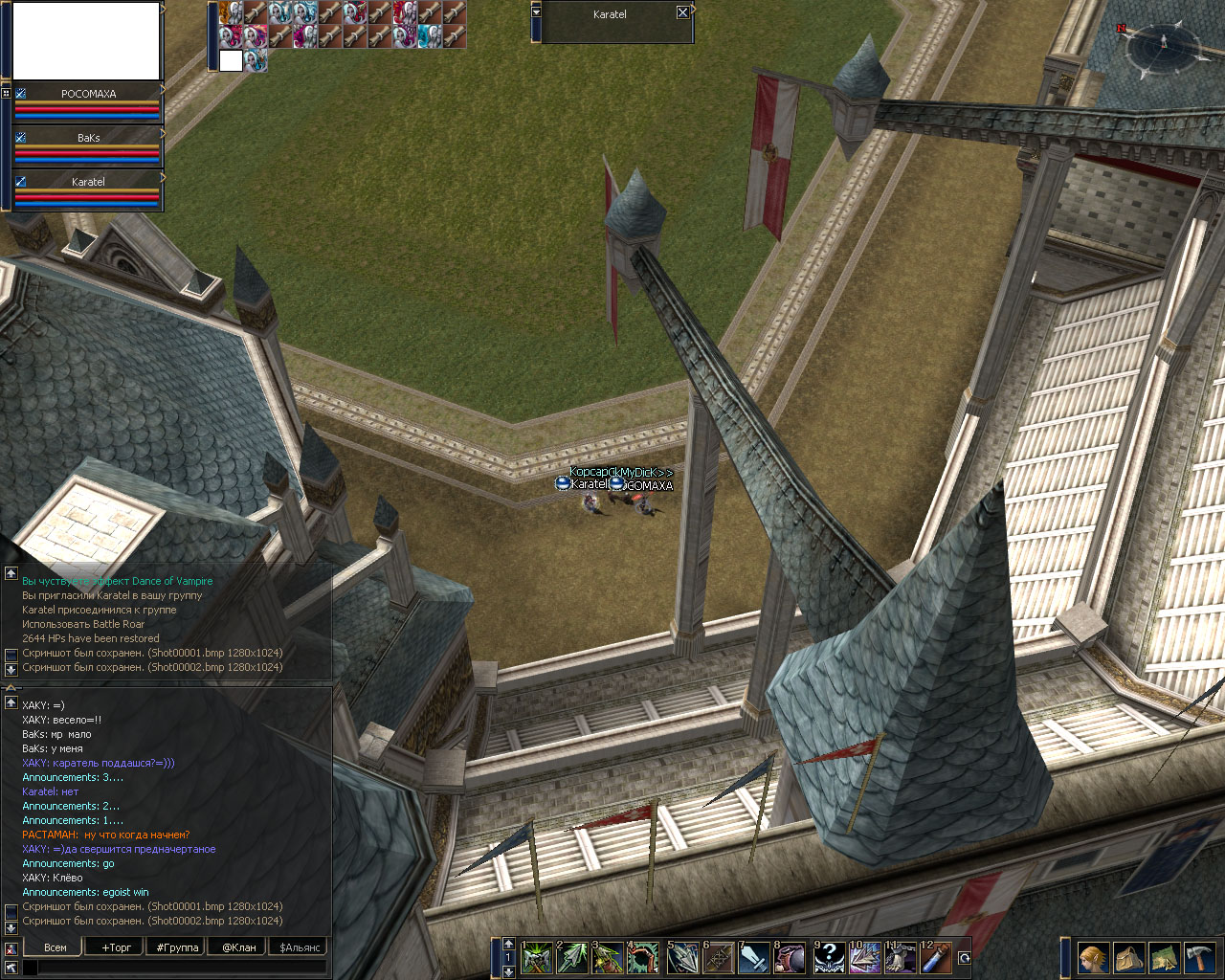Activate the gauntlet item in slot 11
This screenshot has height=980, width=1225.
(x=901, y=958)
